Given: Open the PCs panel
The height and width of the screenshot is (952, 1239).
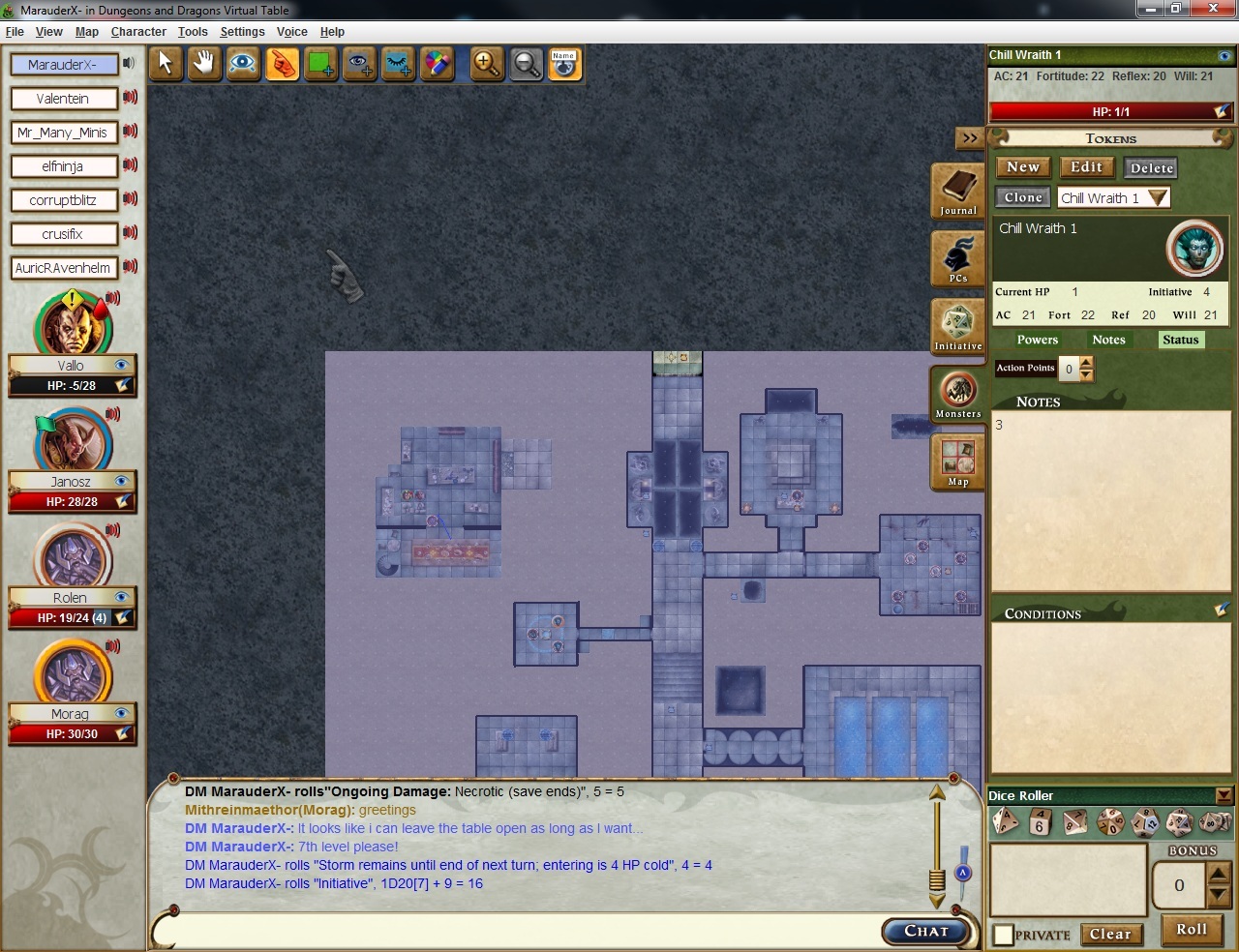Looking at the screenshot, I should point(957,258).
